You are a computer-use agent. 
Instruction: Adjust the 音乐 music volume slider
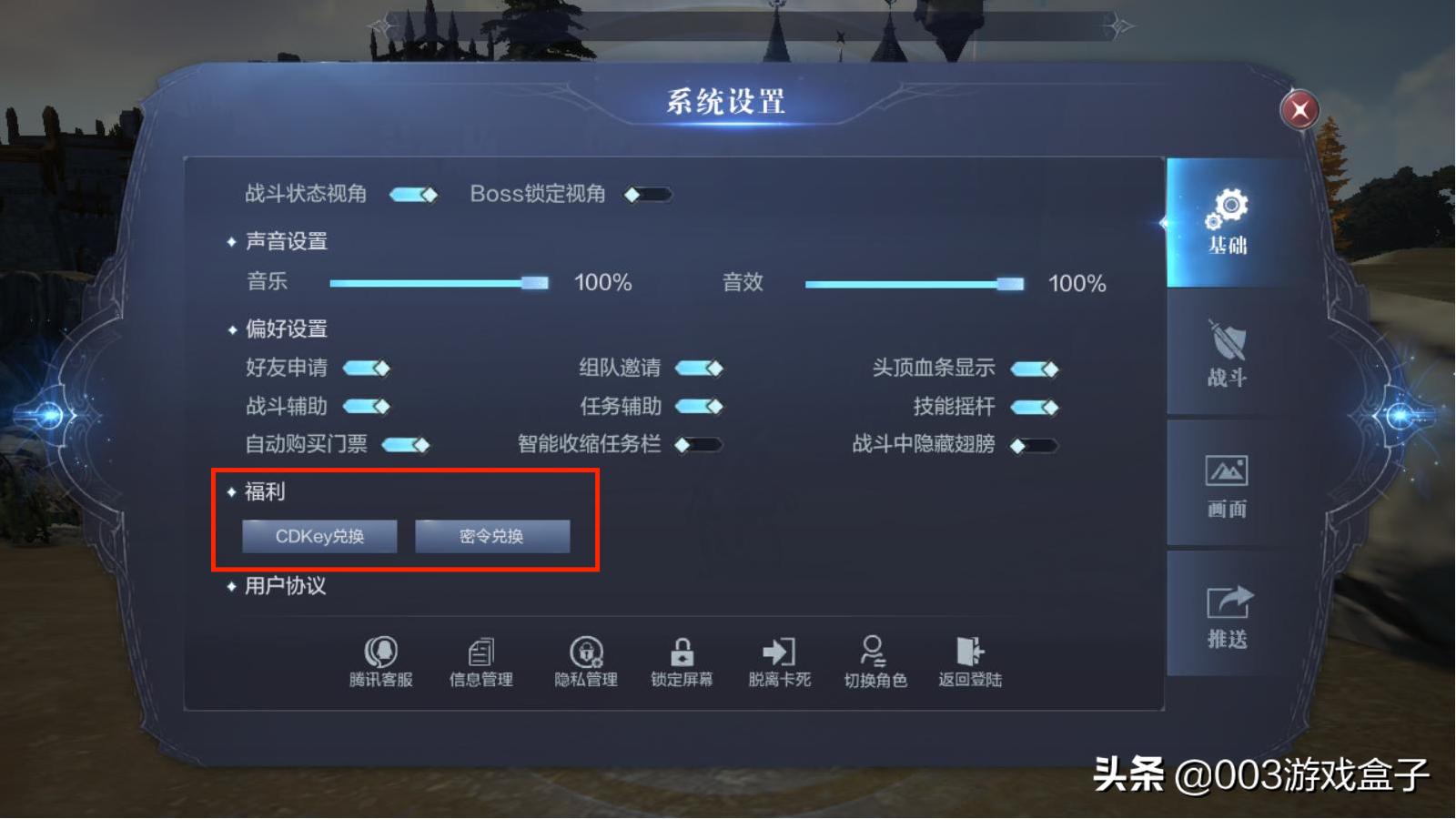[x=535, y=283]
